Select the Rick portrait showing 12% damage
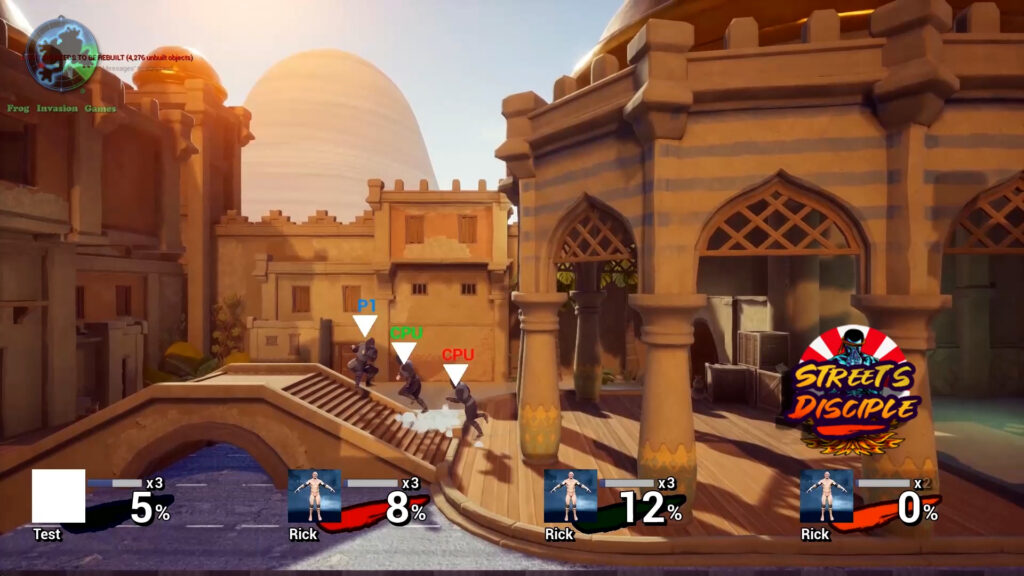This screenshot has width=1024, height=576. 570,496
